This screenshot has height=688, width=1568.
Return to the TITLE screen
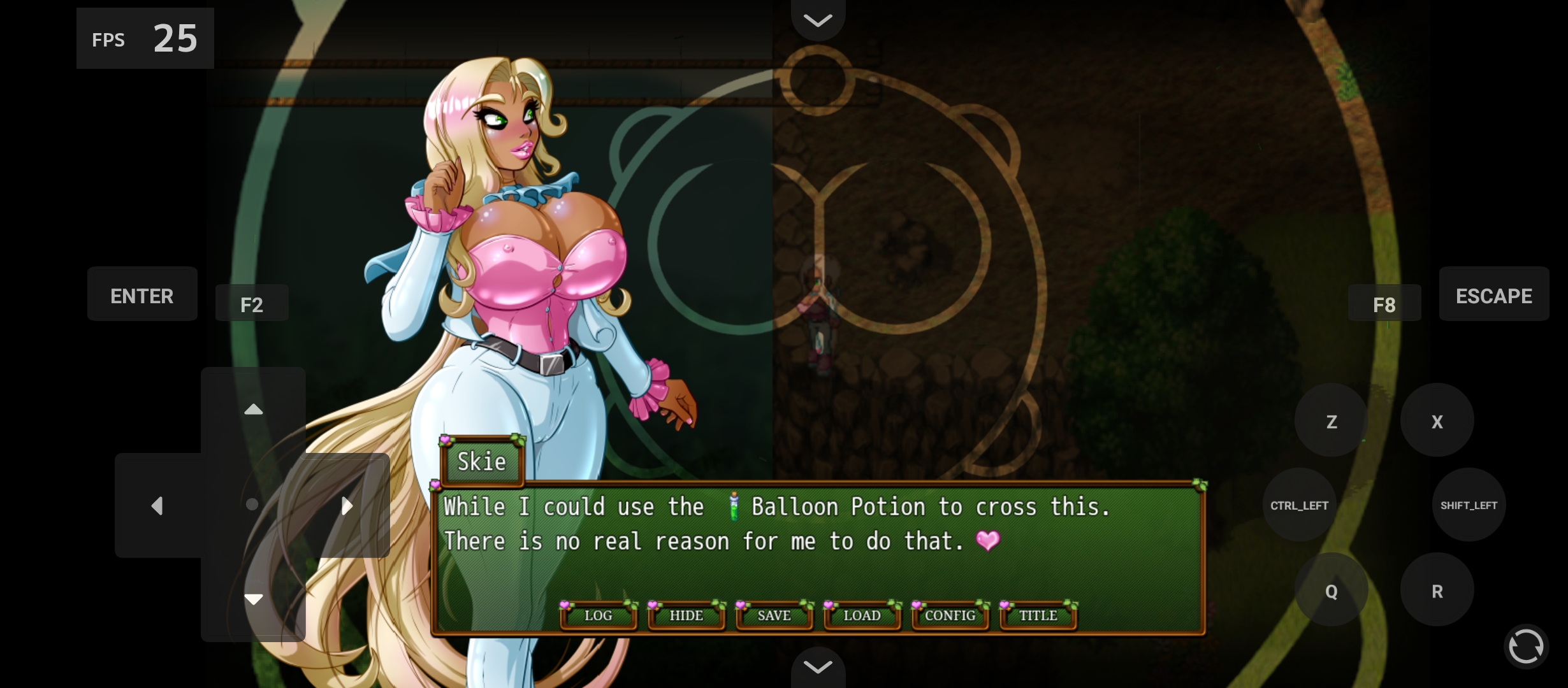tap(1038, 615)
